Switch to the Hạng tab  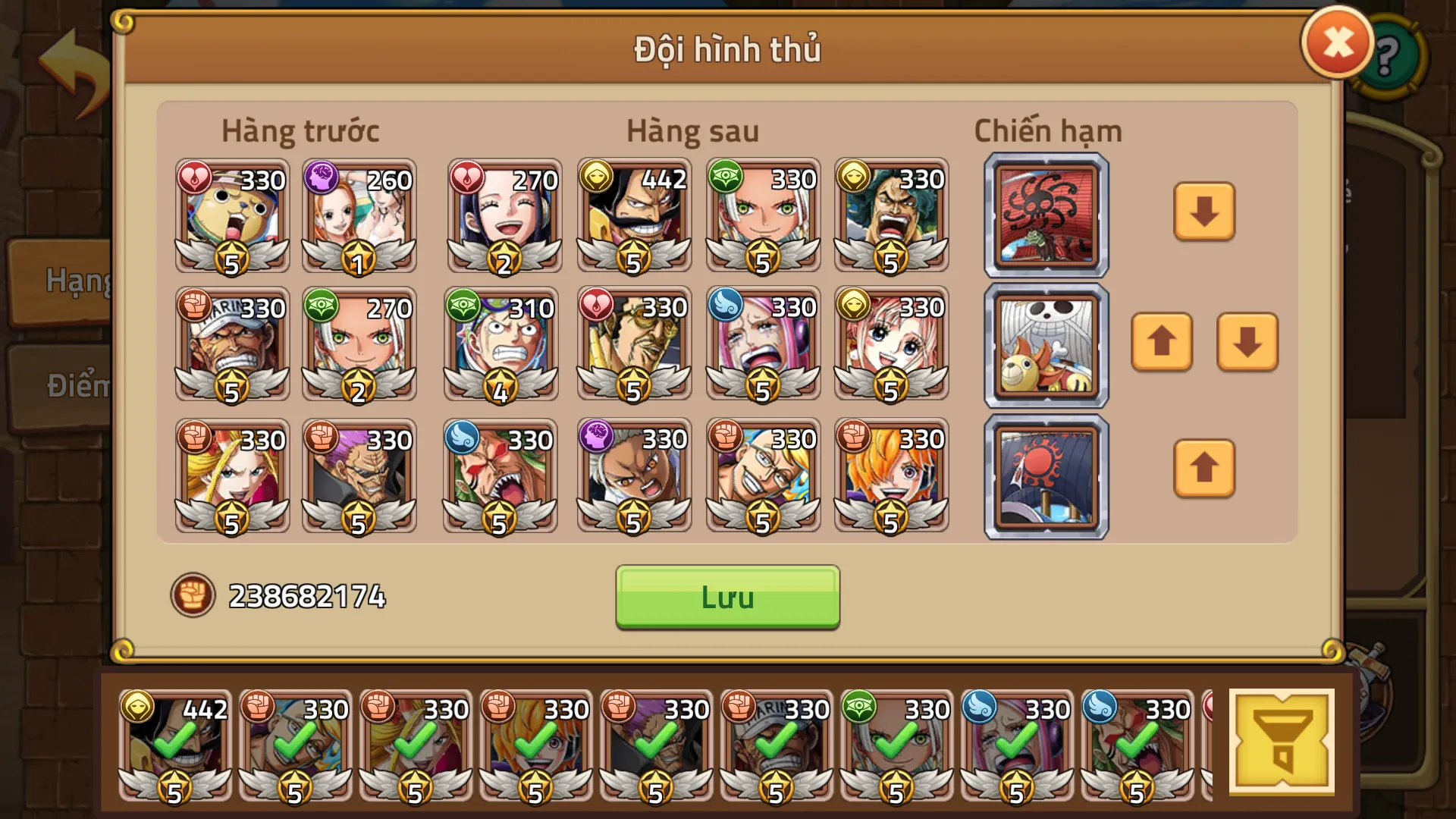pos(74,281)
